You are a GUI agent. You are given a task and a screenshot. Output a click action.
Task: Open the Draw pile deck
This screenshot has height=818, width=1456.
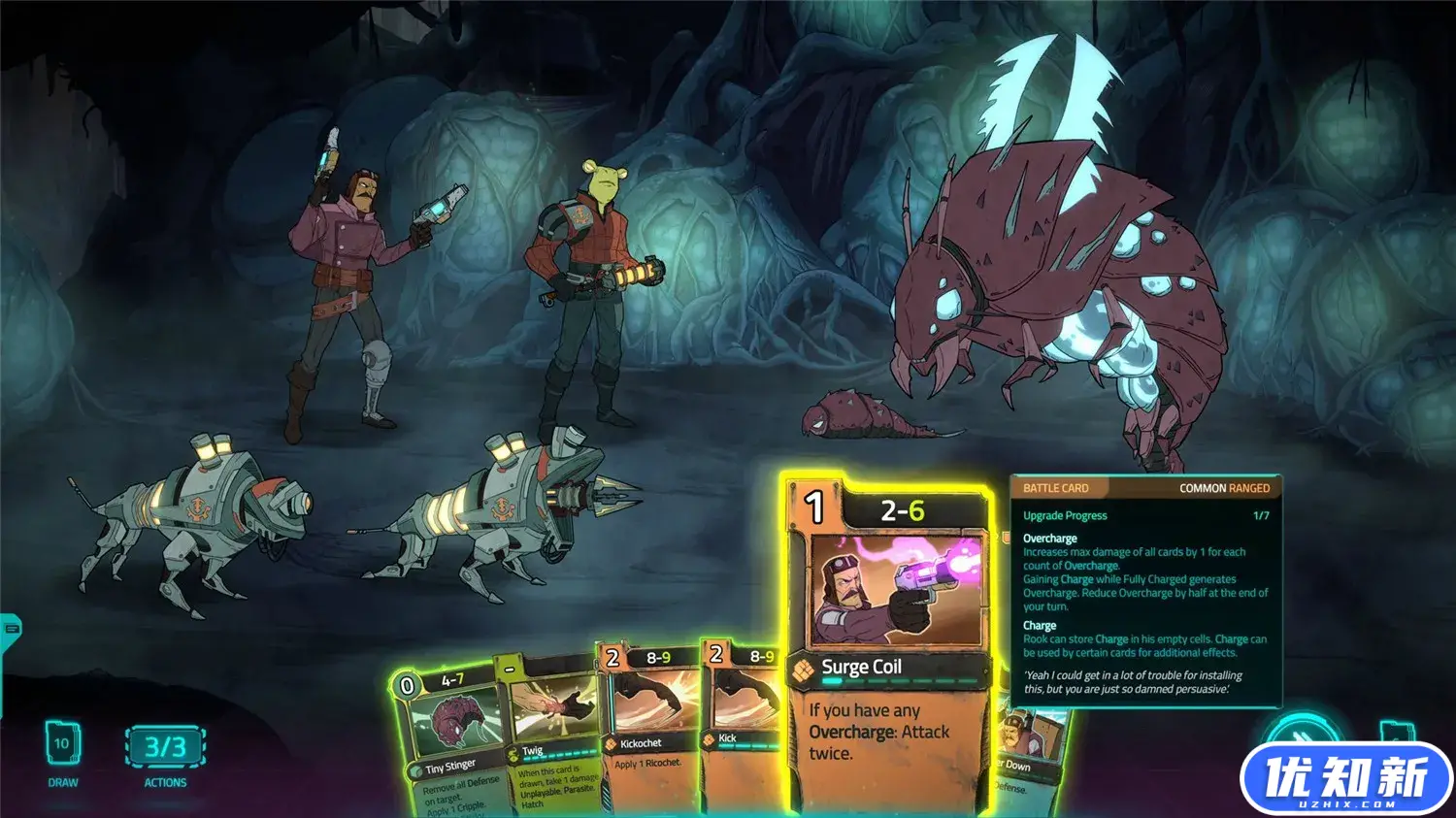(62, 745)
